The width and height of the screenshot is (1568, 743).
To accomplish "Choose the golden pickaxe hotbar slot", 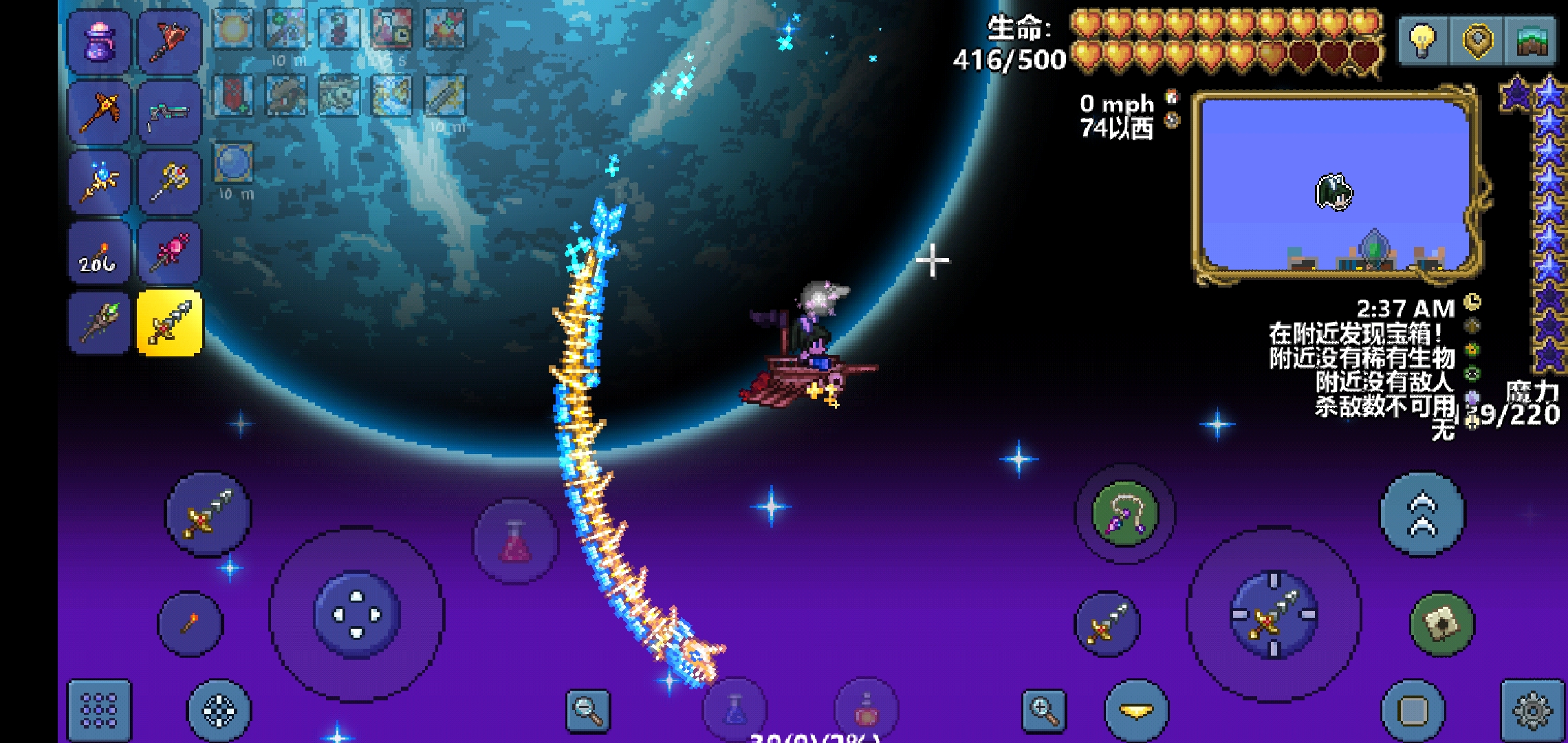I will 99,113.
